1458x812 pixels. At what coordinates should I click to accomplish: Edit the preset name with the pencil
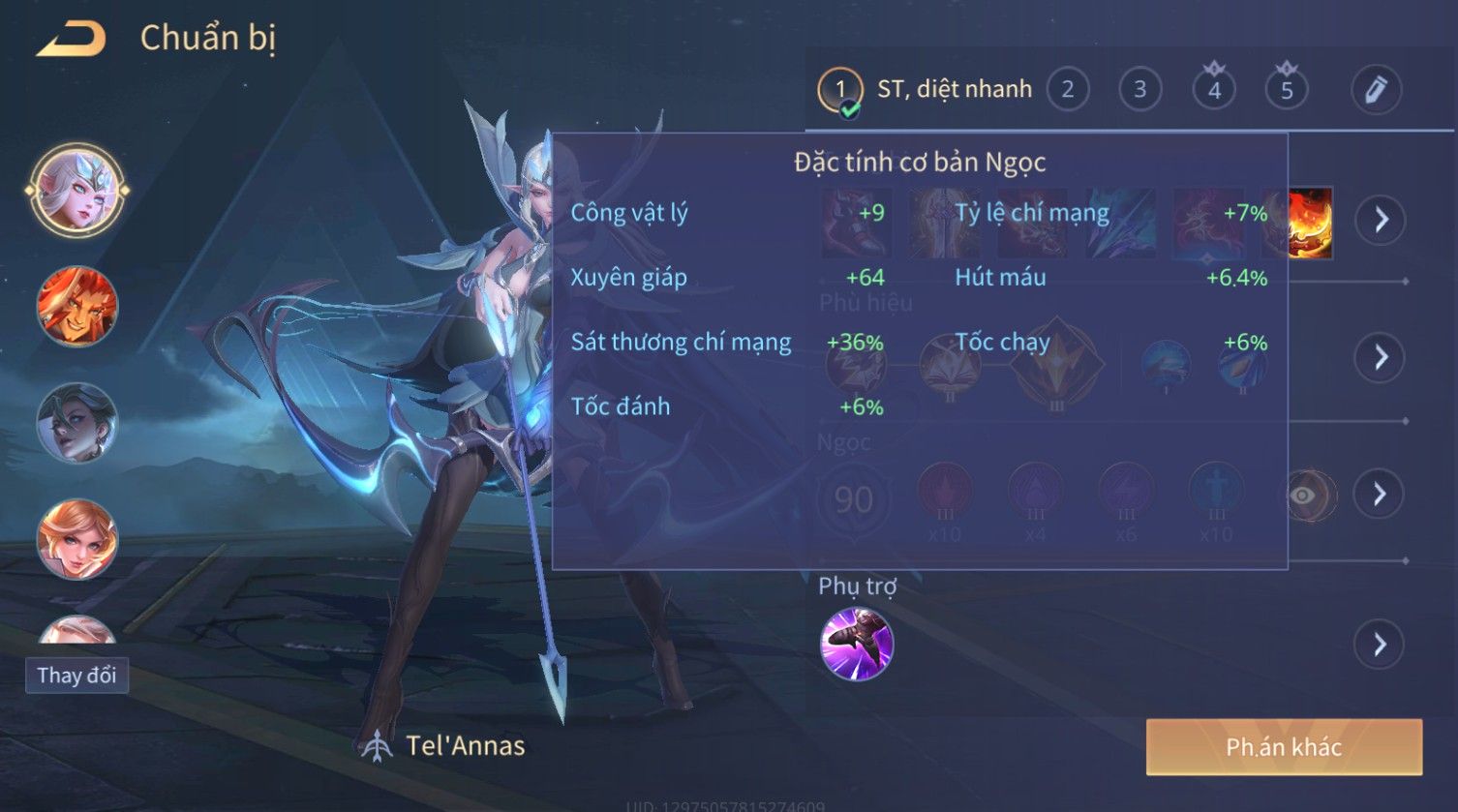(1376, 90)
